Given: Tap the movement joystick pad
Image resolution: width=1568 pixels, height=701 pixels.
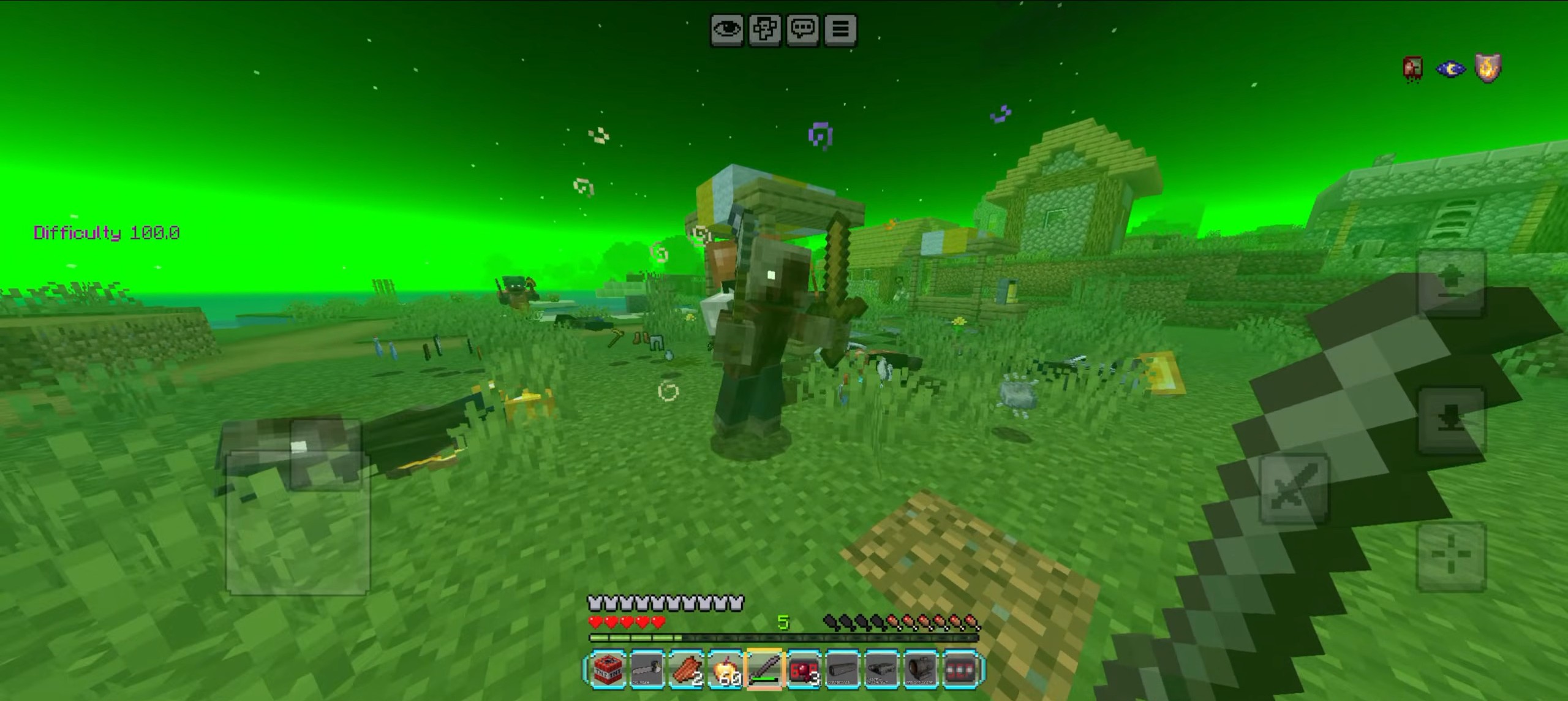Looking at the screenshot, I should pyautogui.click(x=298, y=523).
